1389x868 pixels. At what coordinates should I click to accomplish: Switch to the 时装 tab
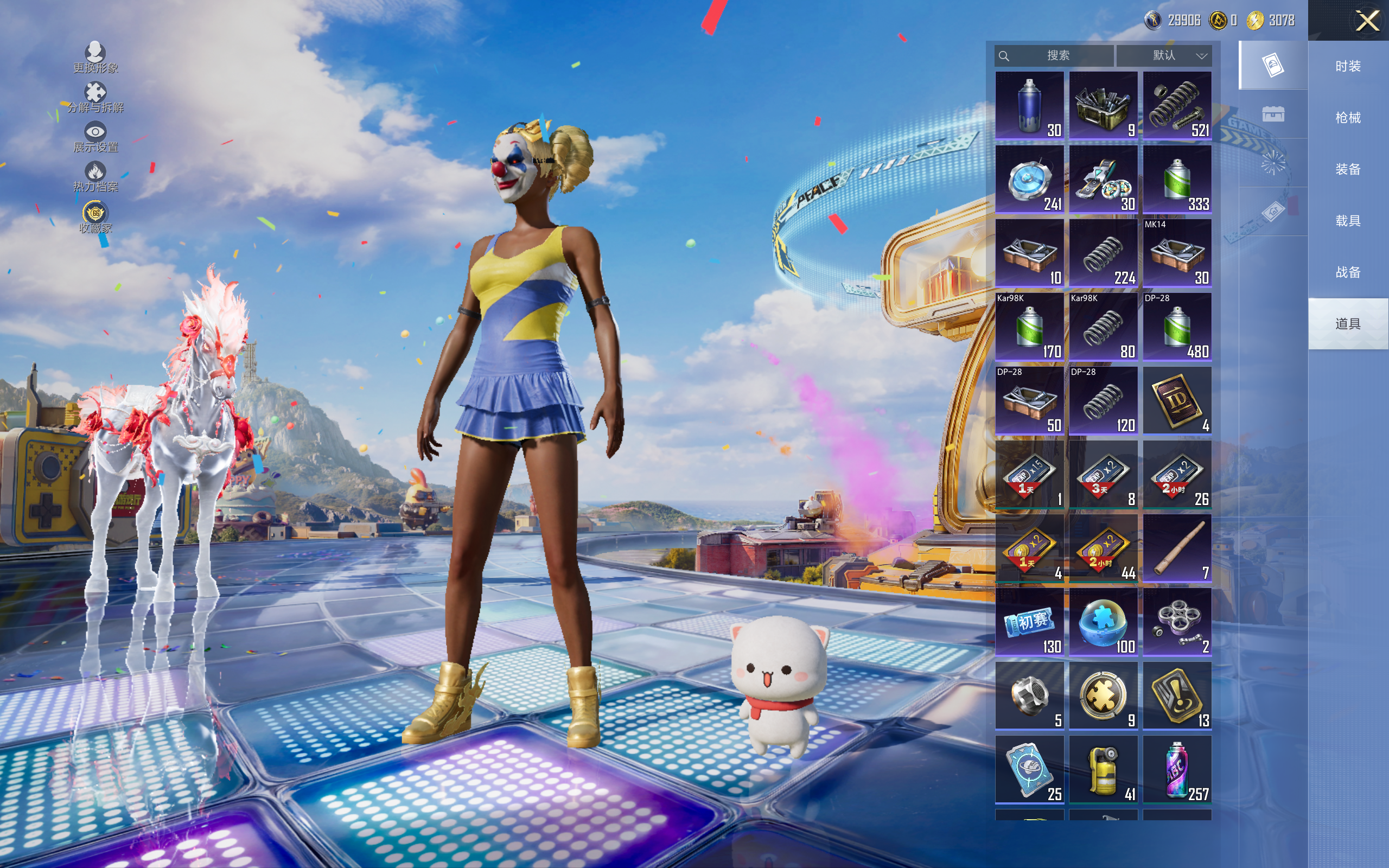[1348, 67]
